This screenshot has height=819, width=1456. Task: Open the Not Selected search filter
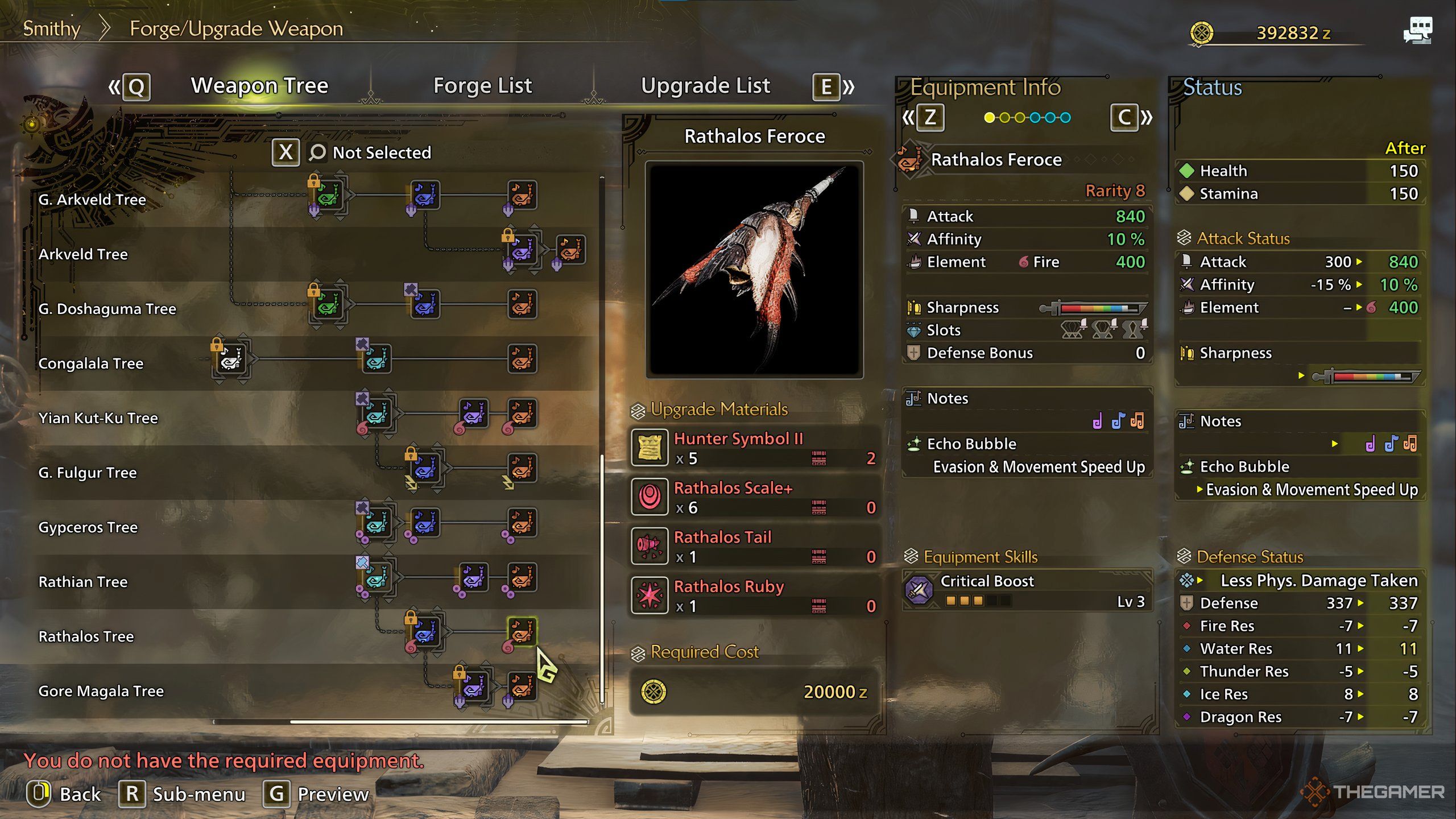point(370,152)
